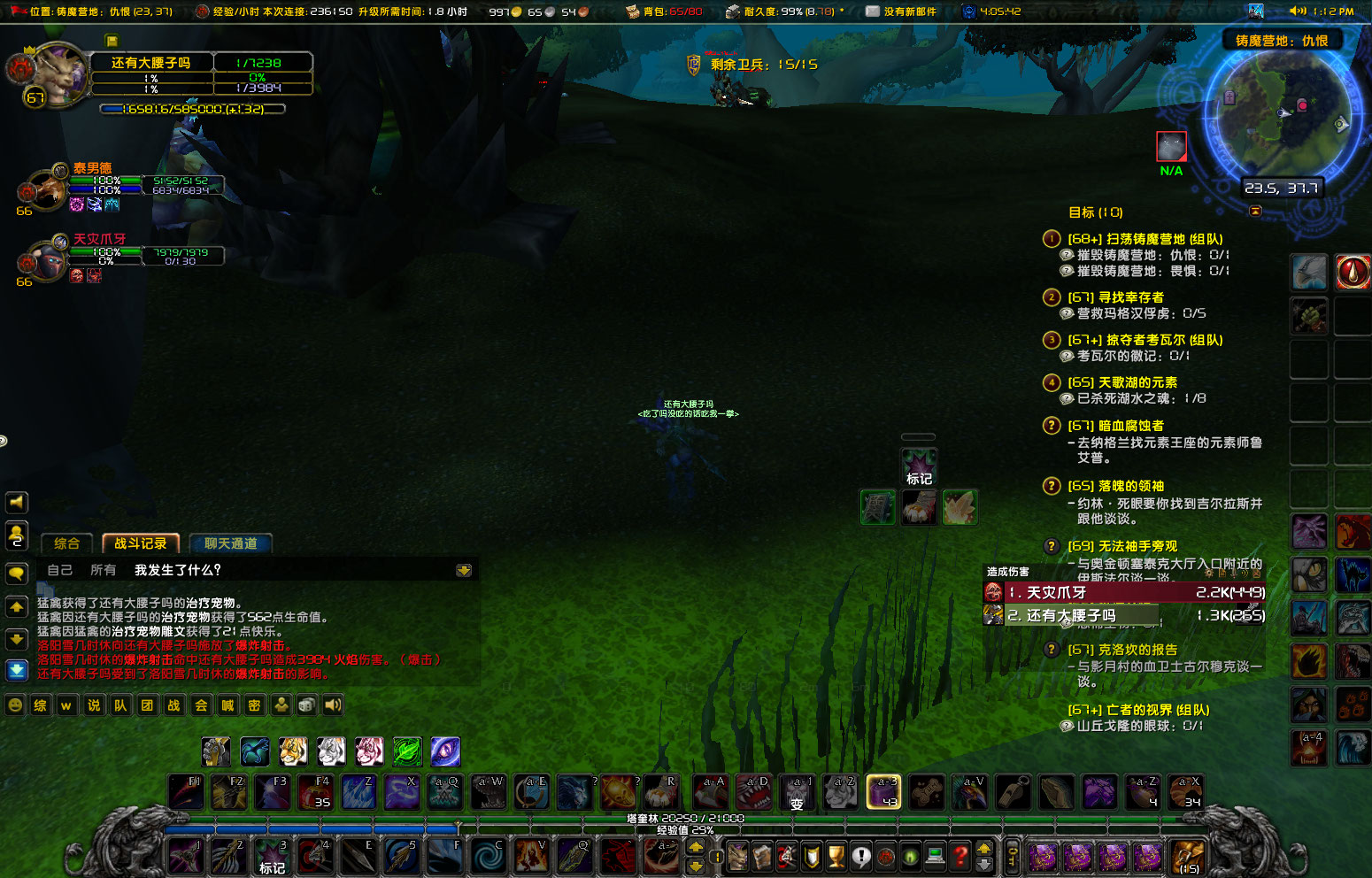Collapse quest 扫荡铸魔营地 via its numbered circle
The image size is (1372, 878).
tap(1051, 238)
